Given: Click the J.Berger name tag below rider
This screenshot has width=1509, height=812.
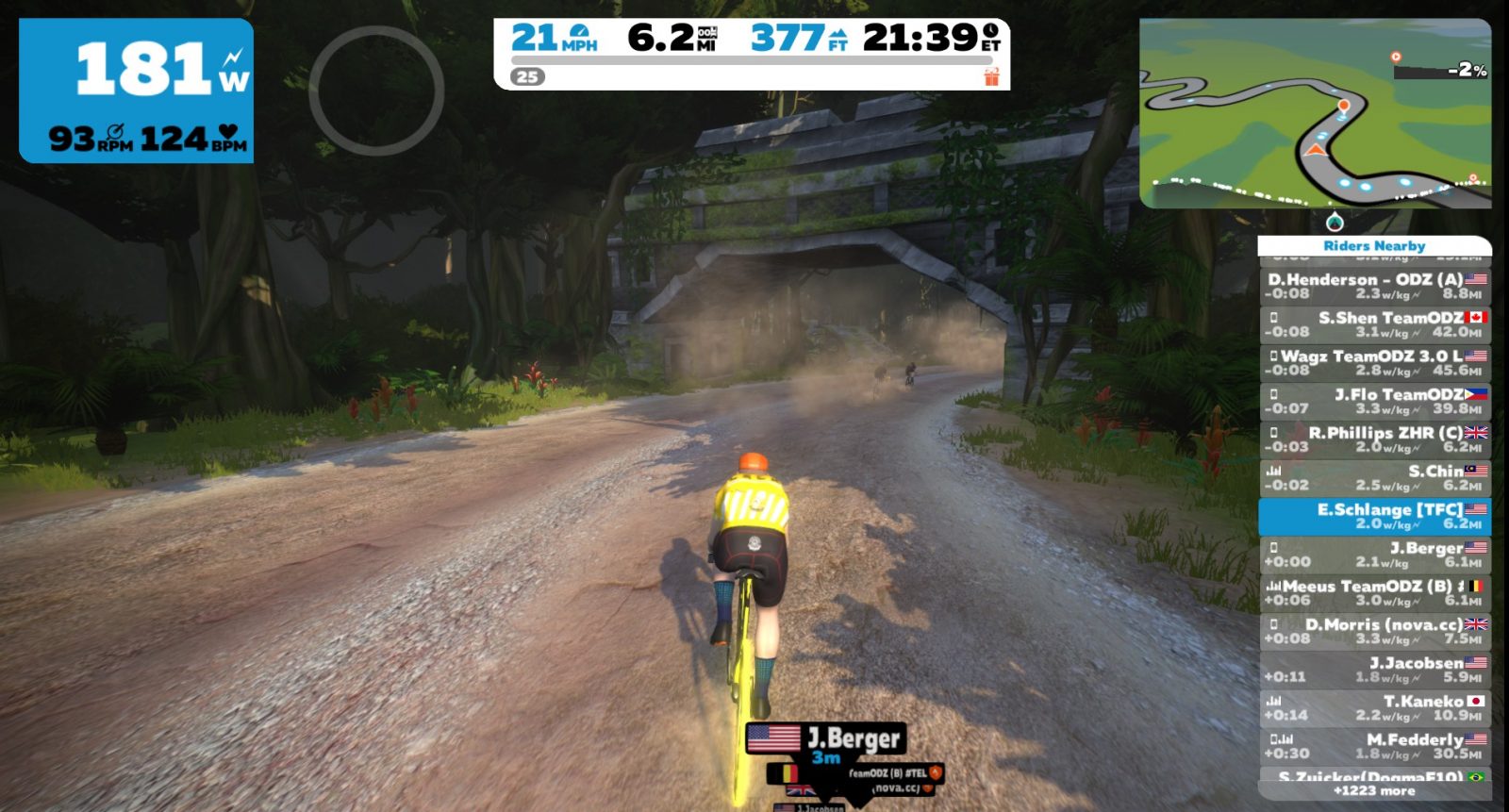Looking at the screenshot, I should click(826, 738).
